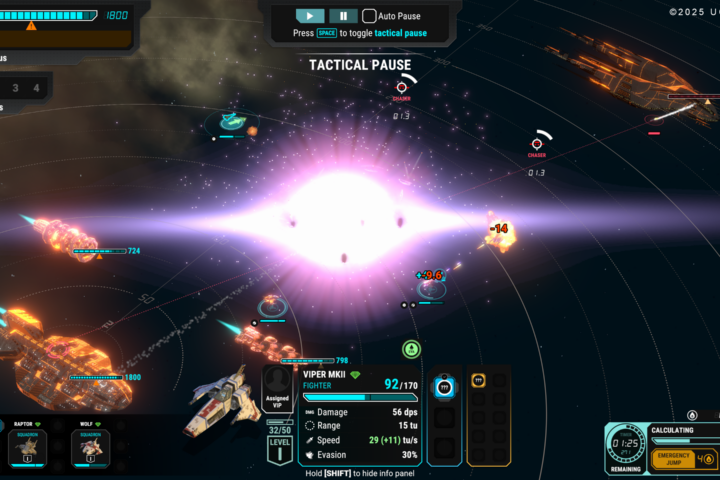The width and height of the screenshot is (720, 480).
Task: Select the orange-panel equipped module slot
Action: click(478, 381)
